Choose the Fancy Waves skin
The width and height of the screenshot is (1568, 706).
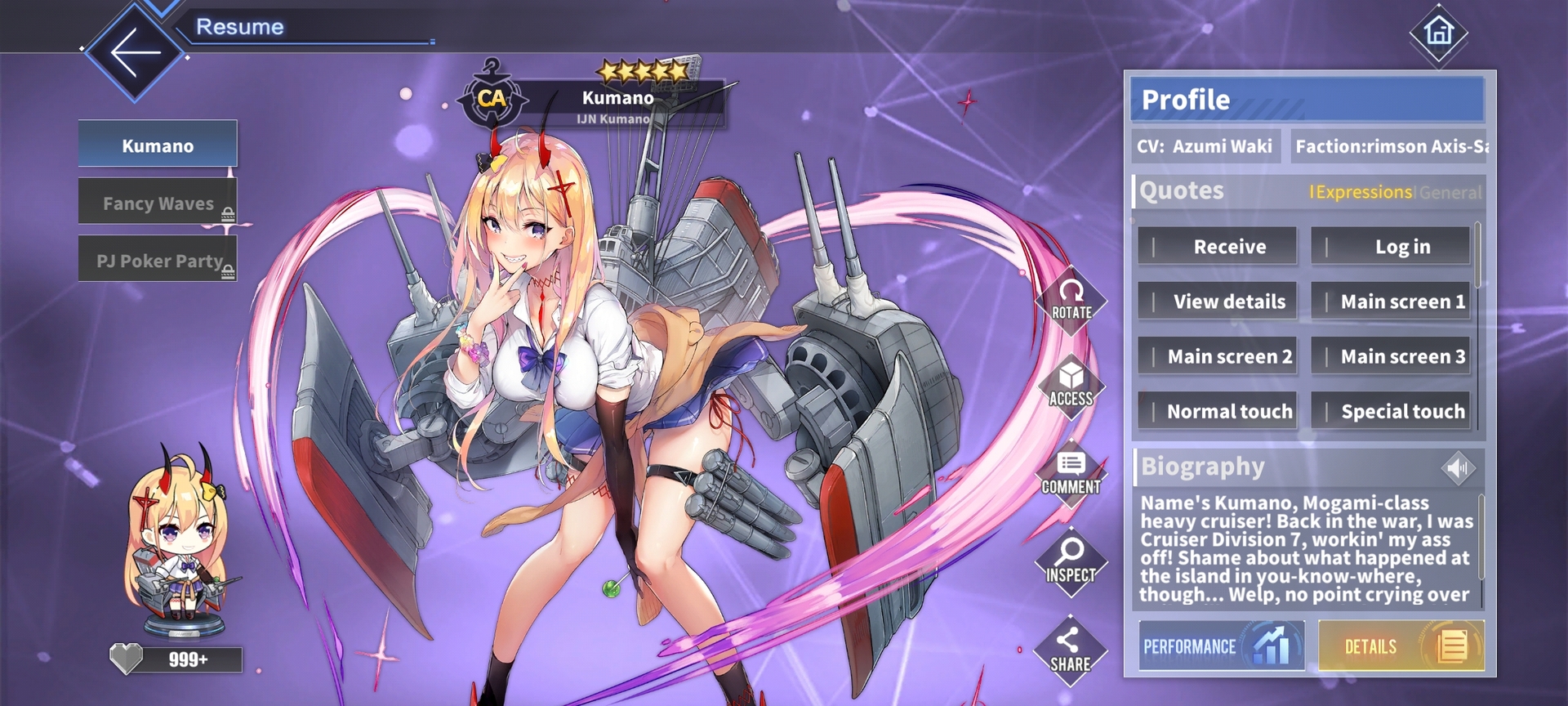pos(158,203)
